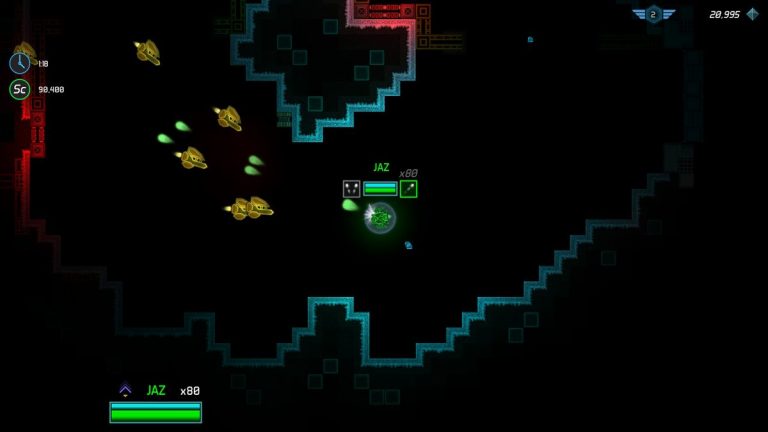Select the green missile weapon icon
768x432 pixels.
tap(408, 188)
